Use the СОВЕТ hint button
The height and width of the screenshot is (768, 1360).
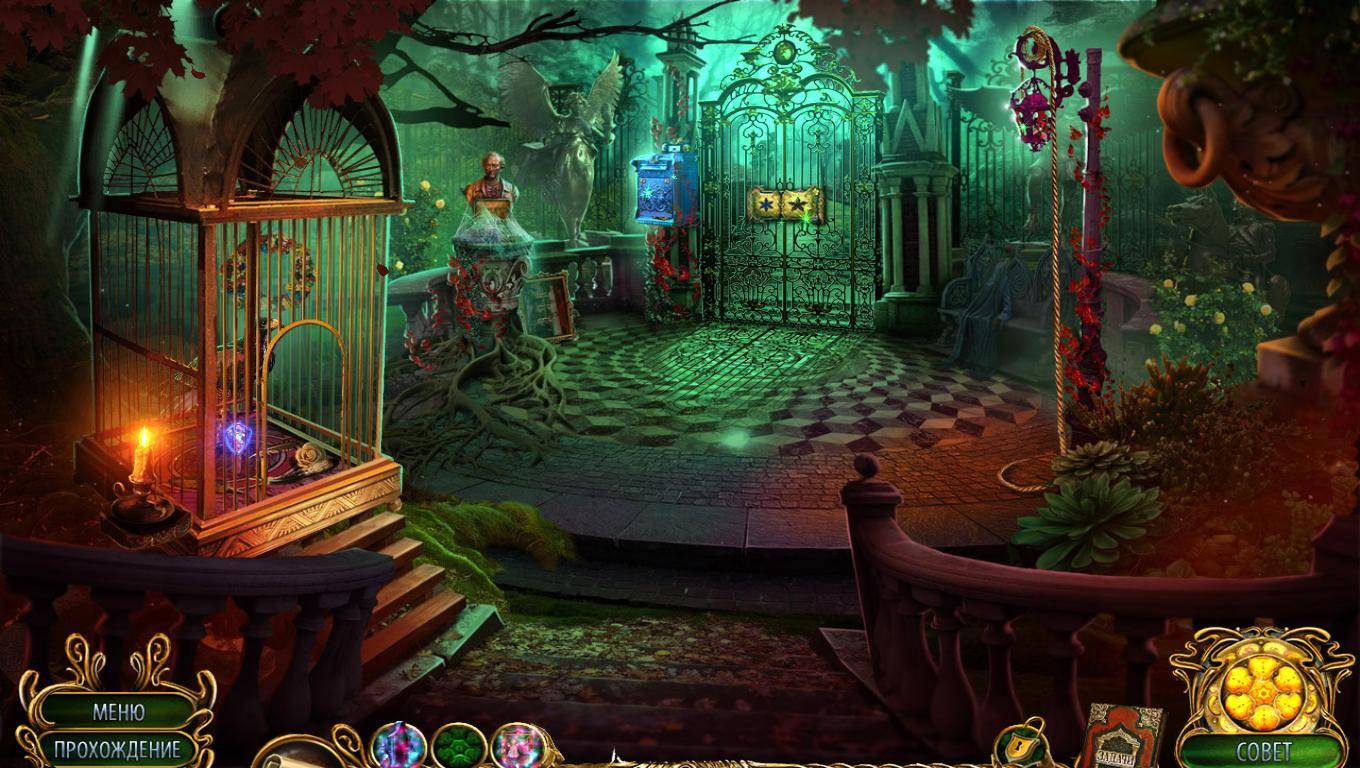coord(1263,751)
